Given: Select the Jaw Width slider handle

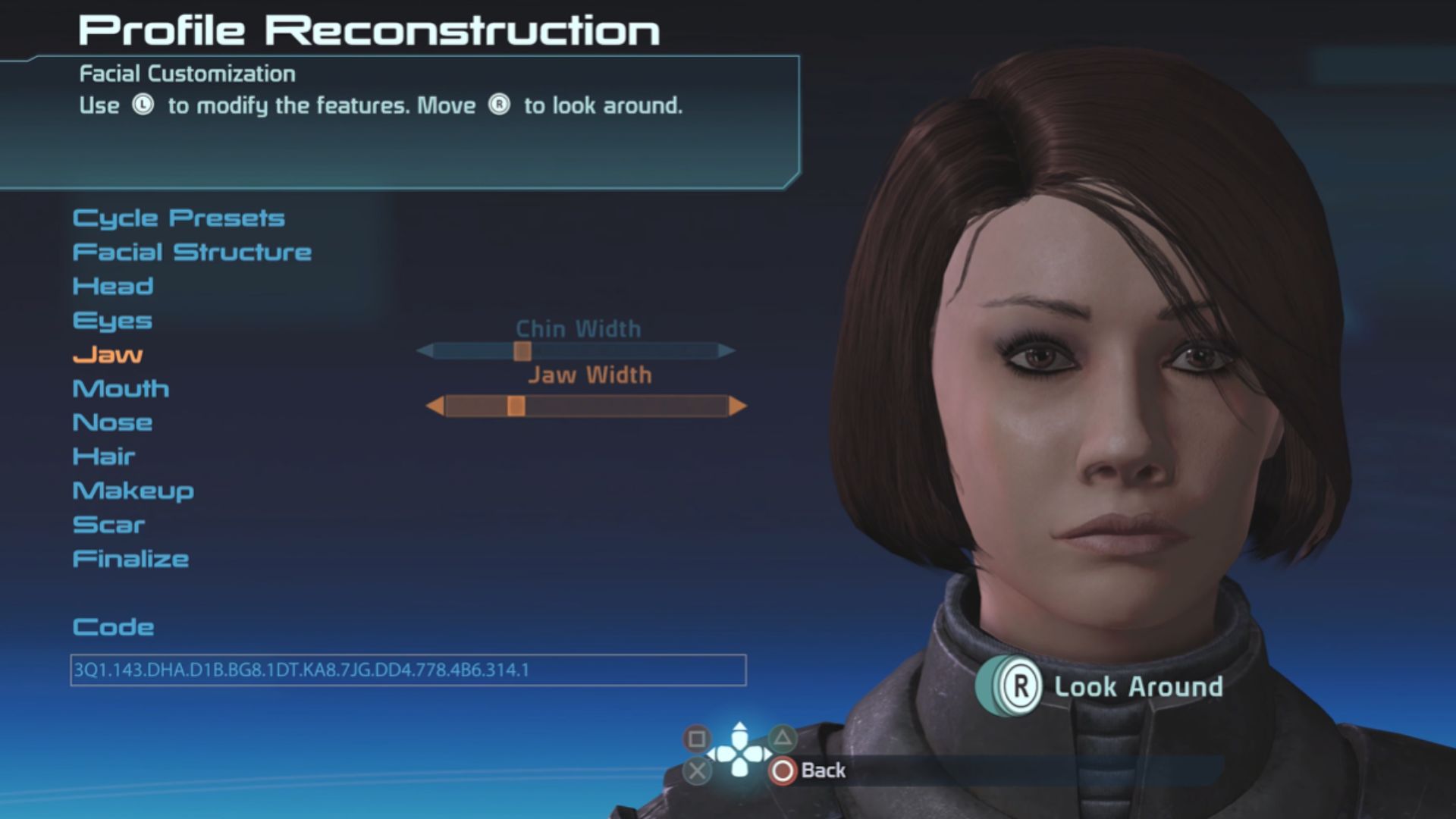Looking at the screenshot, I should 516,406.
